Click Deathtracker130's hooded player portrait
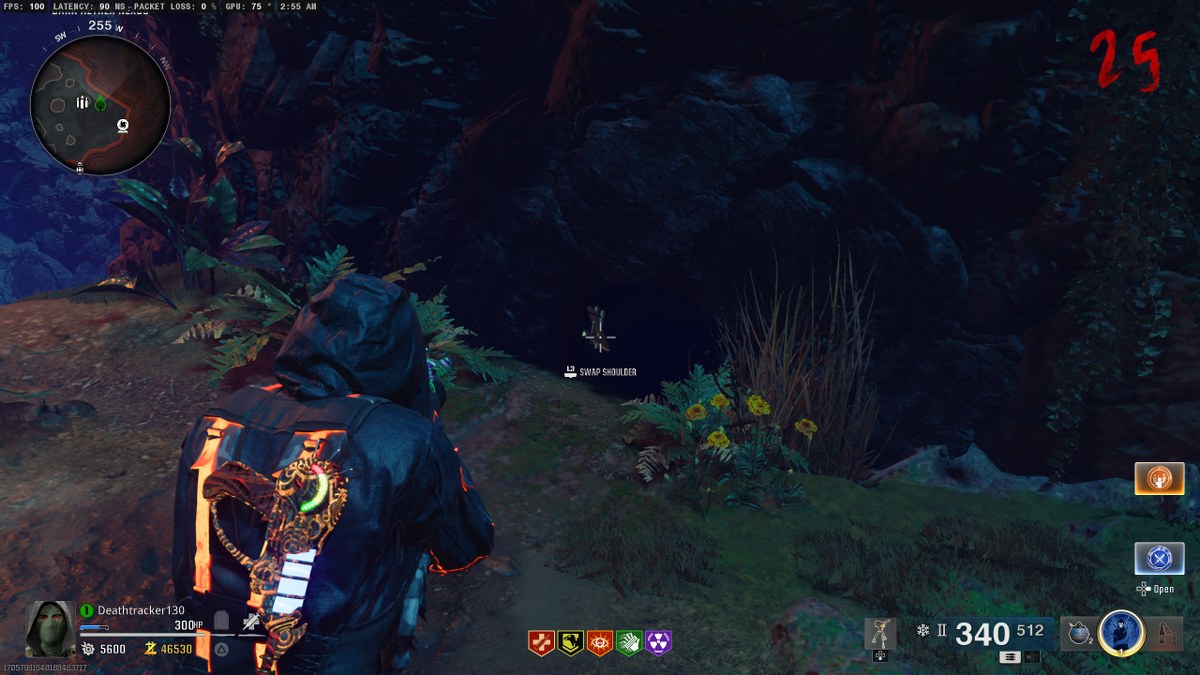This screenshot has width=1200, height=675. click(x=50, y=628)
